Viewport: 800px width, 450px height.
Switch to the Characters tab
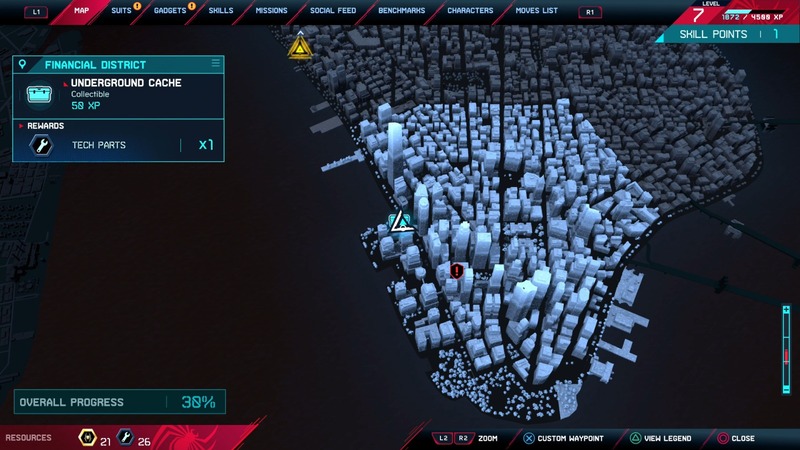(x=470, y=11)
